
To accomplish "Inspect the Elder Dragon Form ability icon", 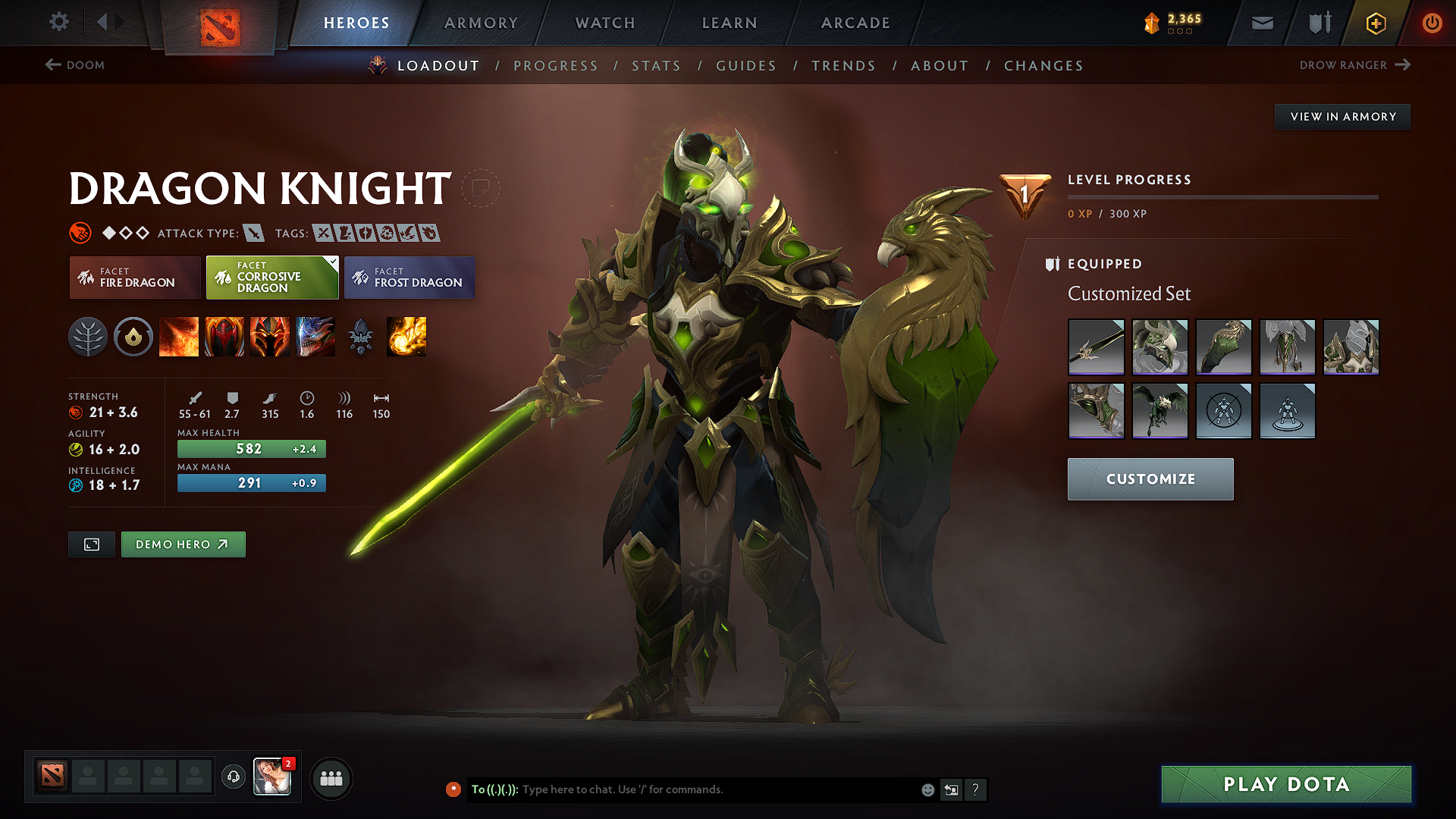I will coord(315,337).
